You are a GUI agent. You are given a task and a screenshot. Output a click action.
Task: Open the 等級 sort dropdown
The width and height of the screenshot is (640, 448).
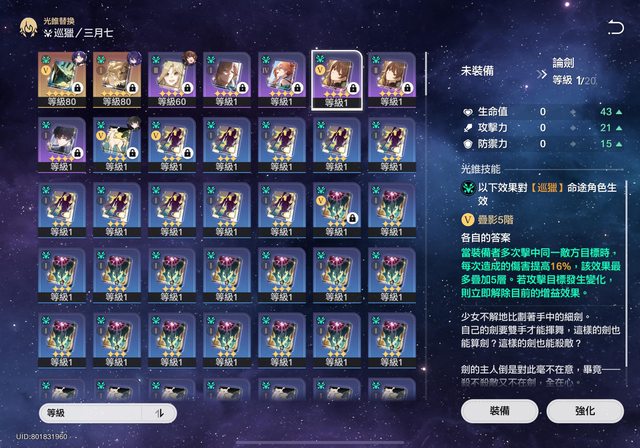pos(95,412)
